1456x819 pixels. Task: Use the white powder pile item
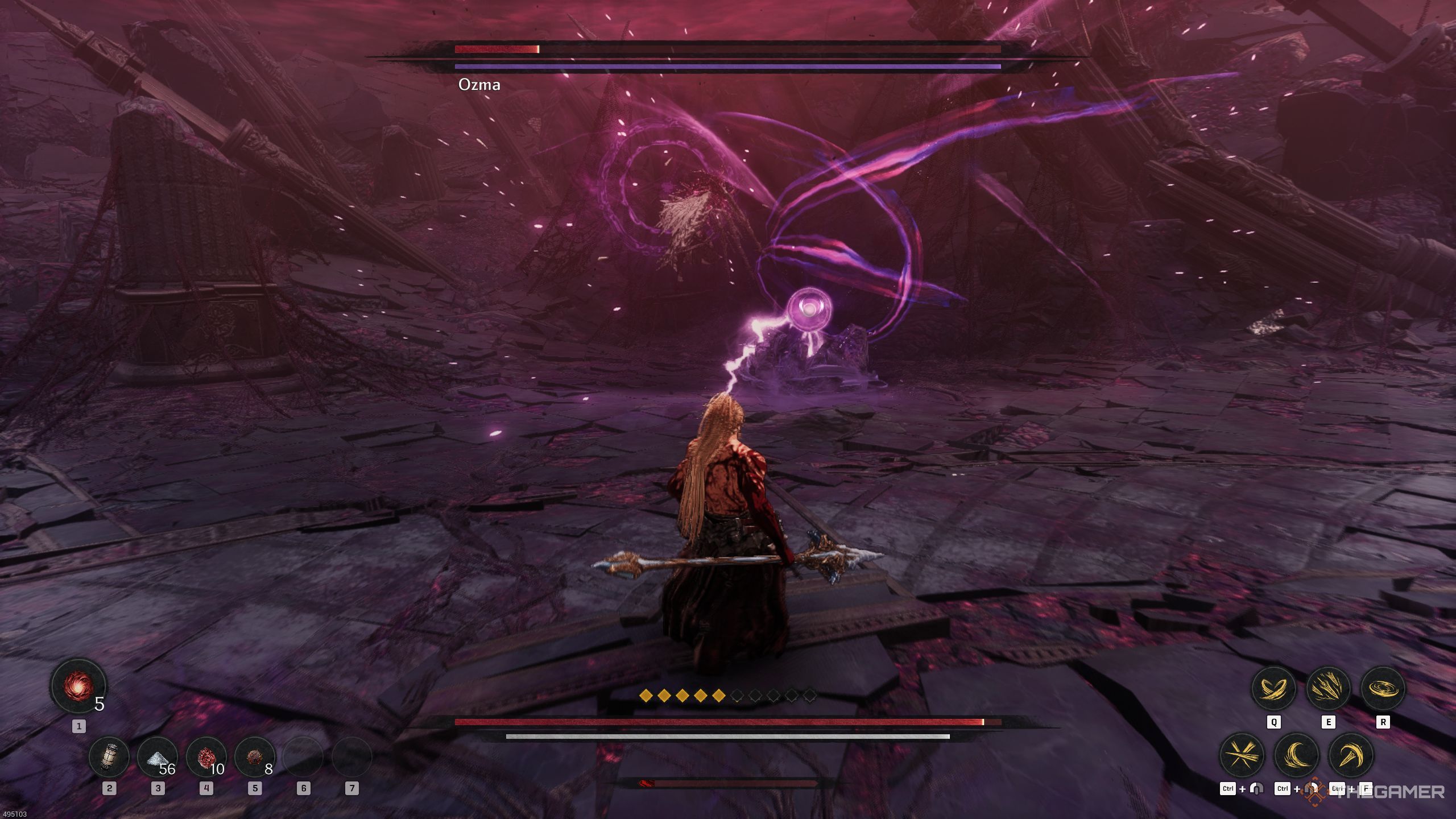tap(158, 757)
